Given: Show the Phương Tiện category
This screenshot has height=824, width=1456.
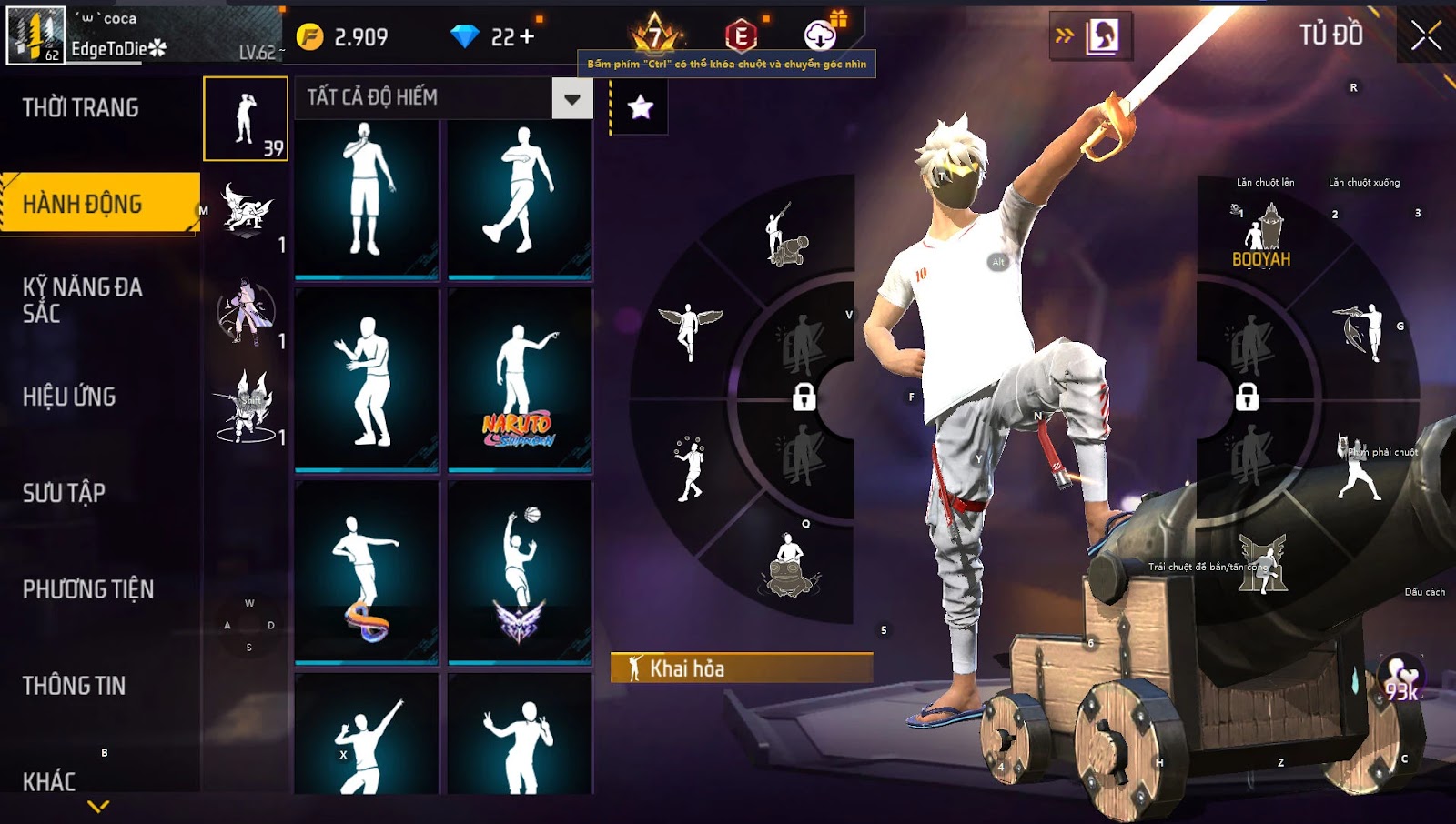Looking at the screenshot, I should click(x=88, y=589).
